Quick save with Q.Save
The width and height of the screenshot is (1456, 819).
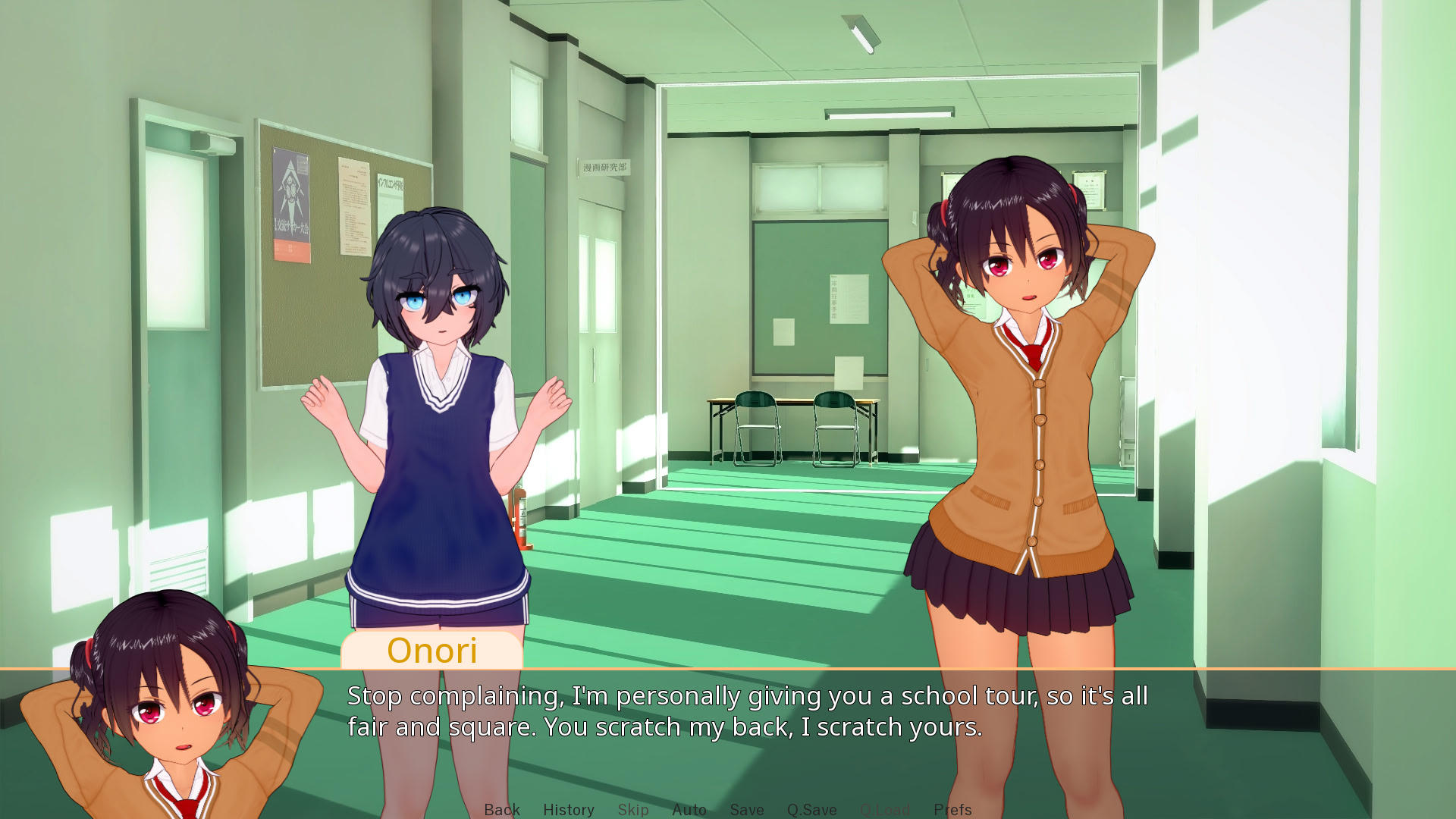[x=812, y=809]
